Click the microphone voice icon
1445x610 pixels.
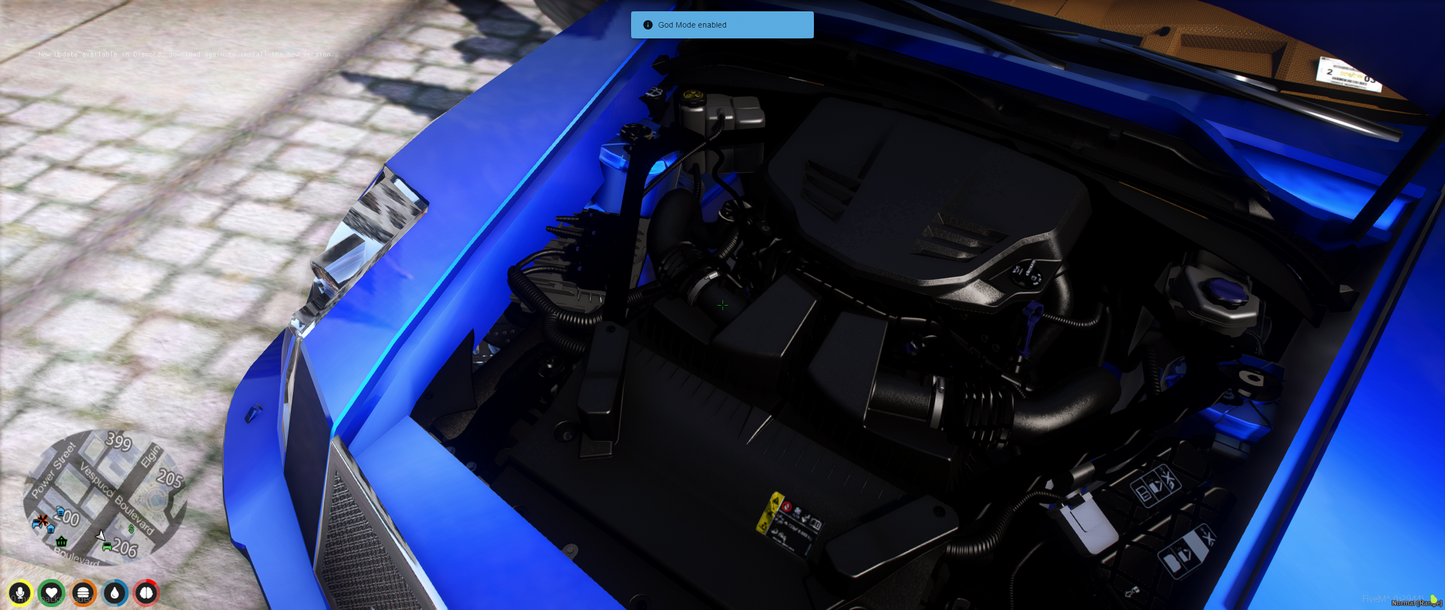pos(20,593)
